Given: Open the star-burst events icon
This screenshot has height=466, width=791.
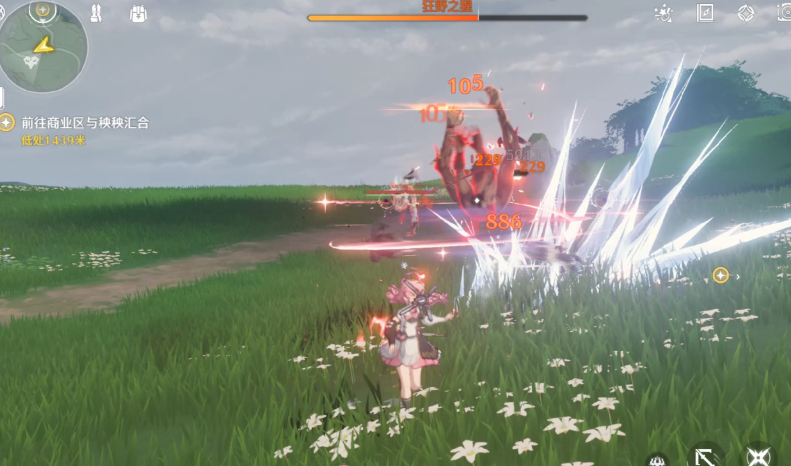Looking at the screenshot, I should coord(663,14).
